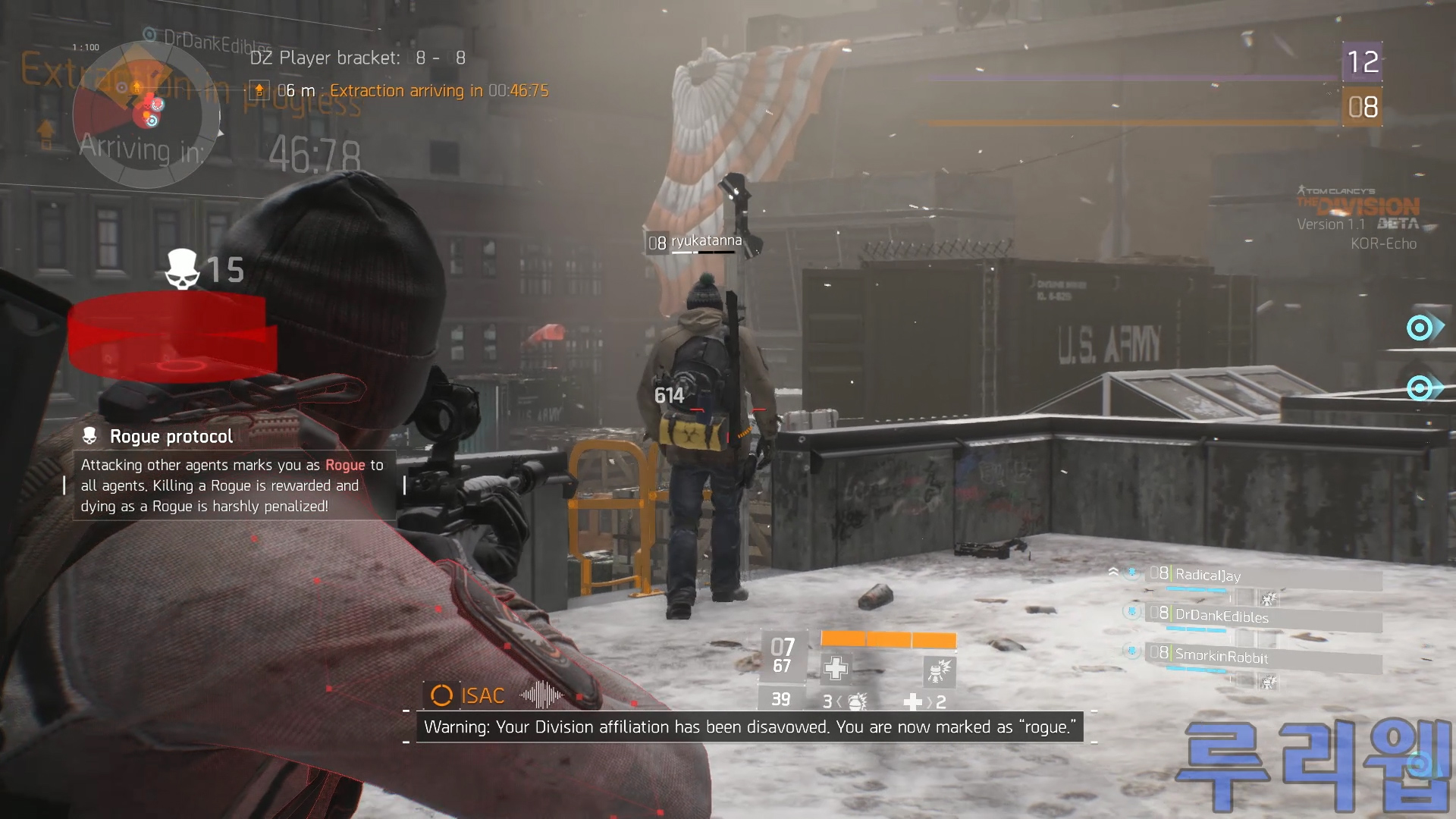
Task: Select DrDankEdibles in the group list
Action: [x=1222, y=617]
